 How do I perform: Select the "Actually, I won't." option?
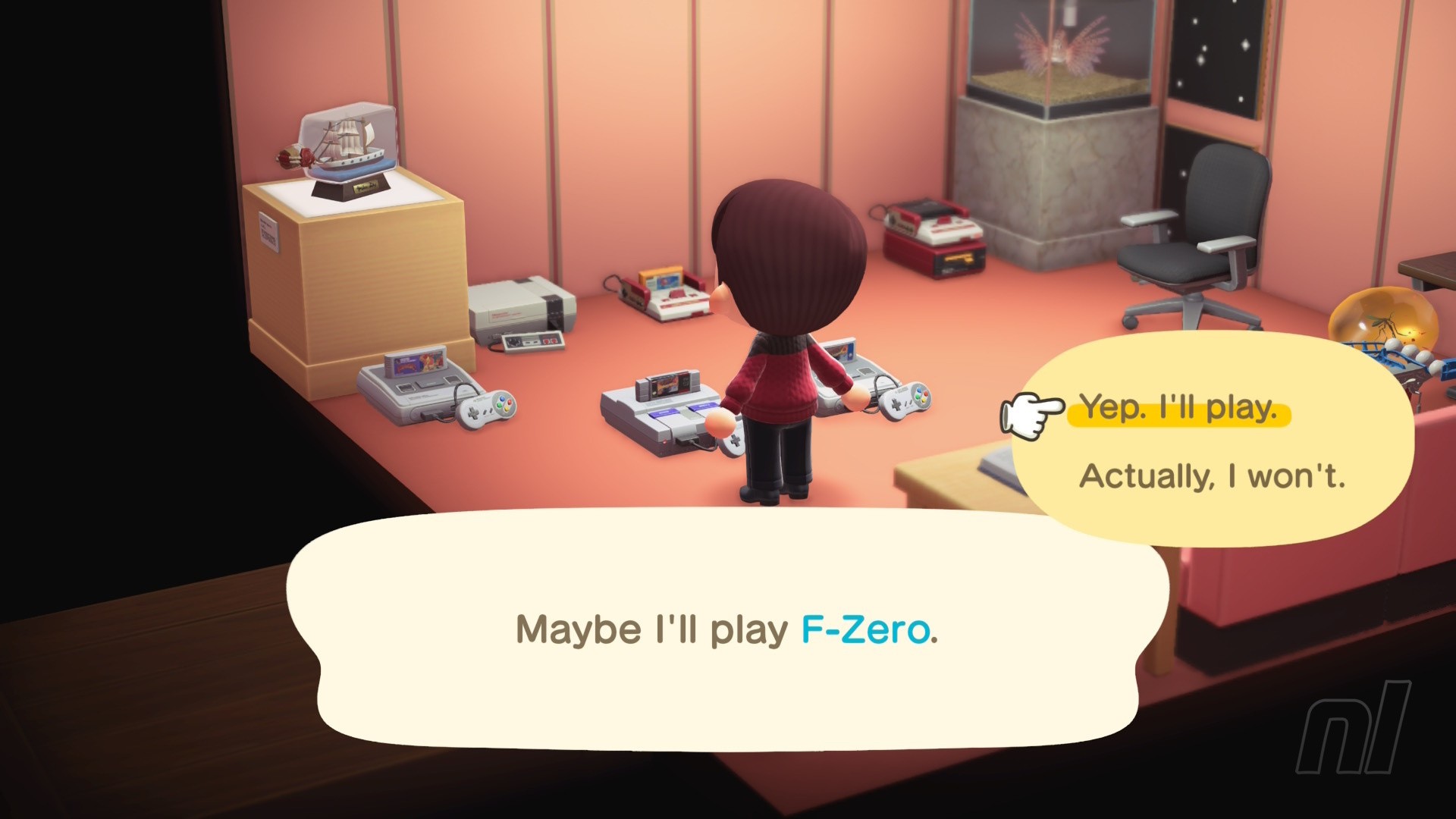[x=1211, y=476]
